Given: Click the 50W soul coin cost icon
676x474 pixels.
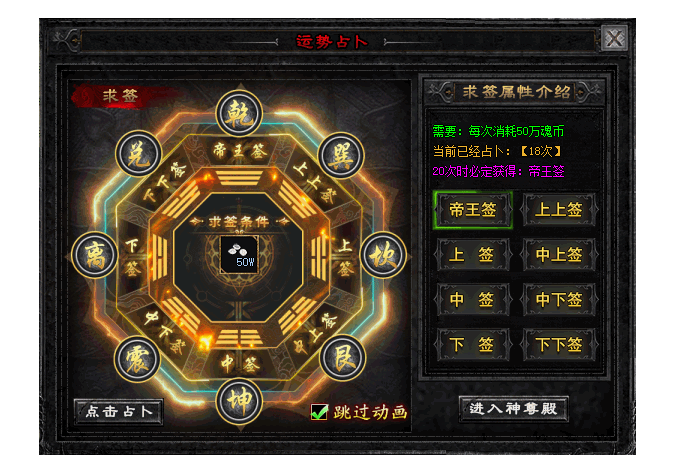Looking at the screenshot, I should click(238, 253).
